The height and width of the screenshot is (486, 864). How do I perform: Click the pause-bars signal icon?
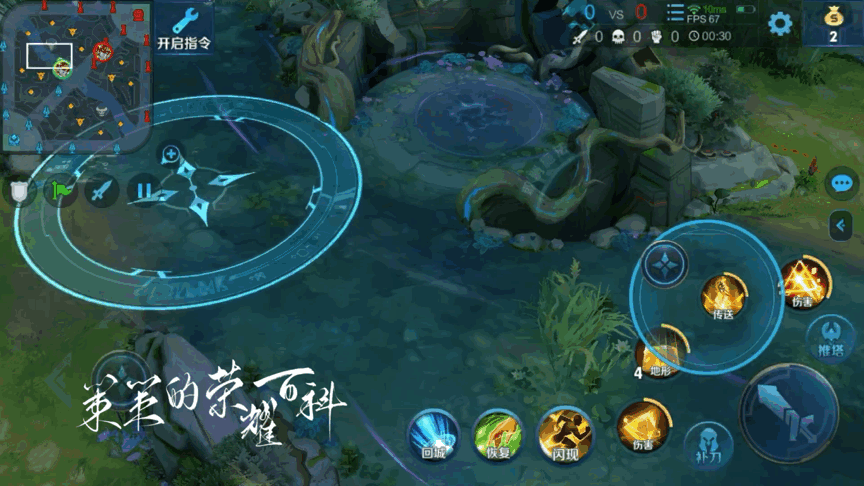click(x=144, y=189)
